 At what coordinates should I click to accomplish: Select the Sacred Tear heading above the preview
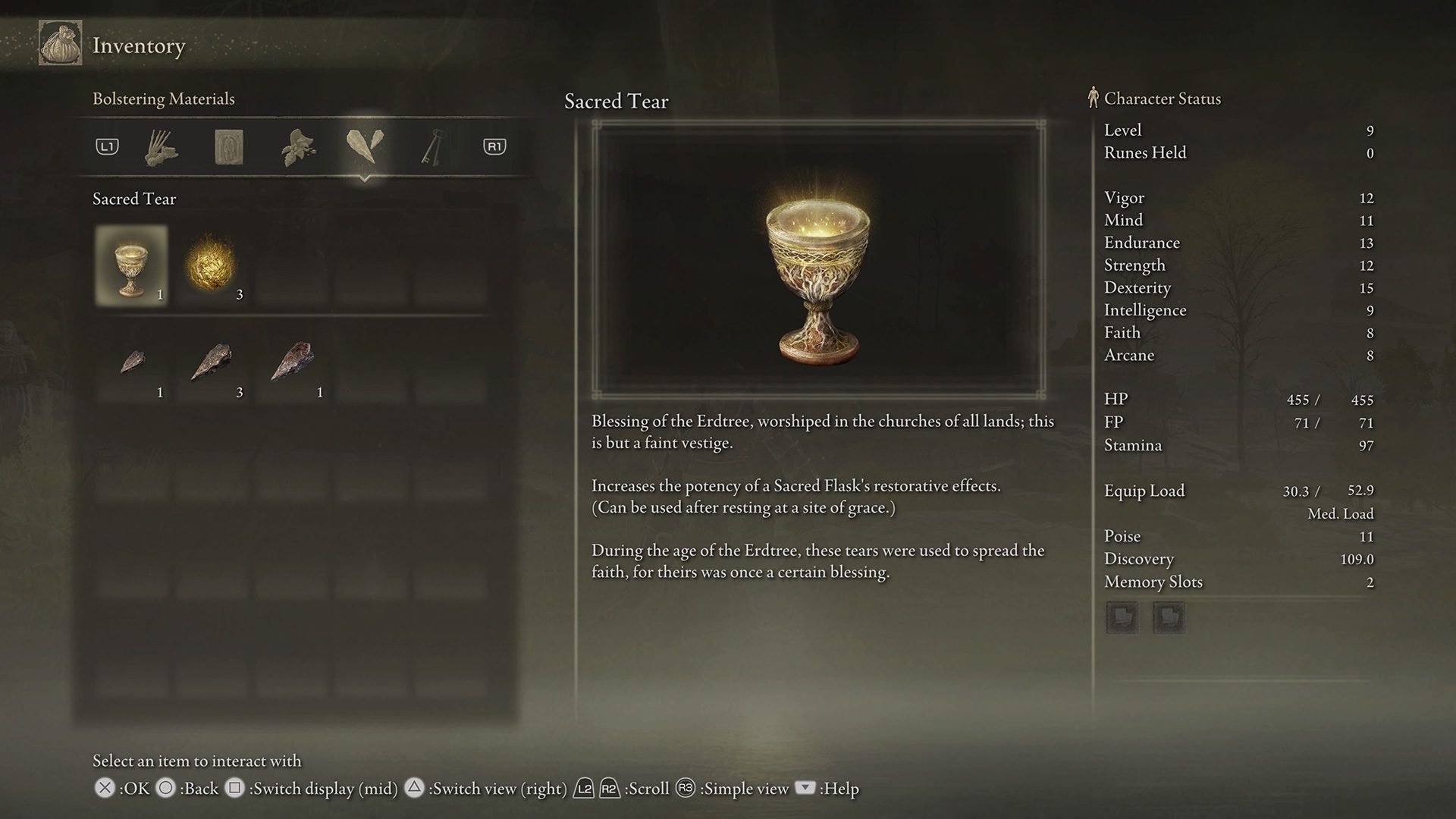(616, 101)
